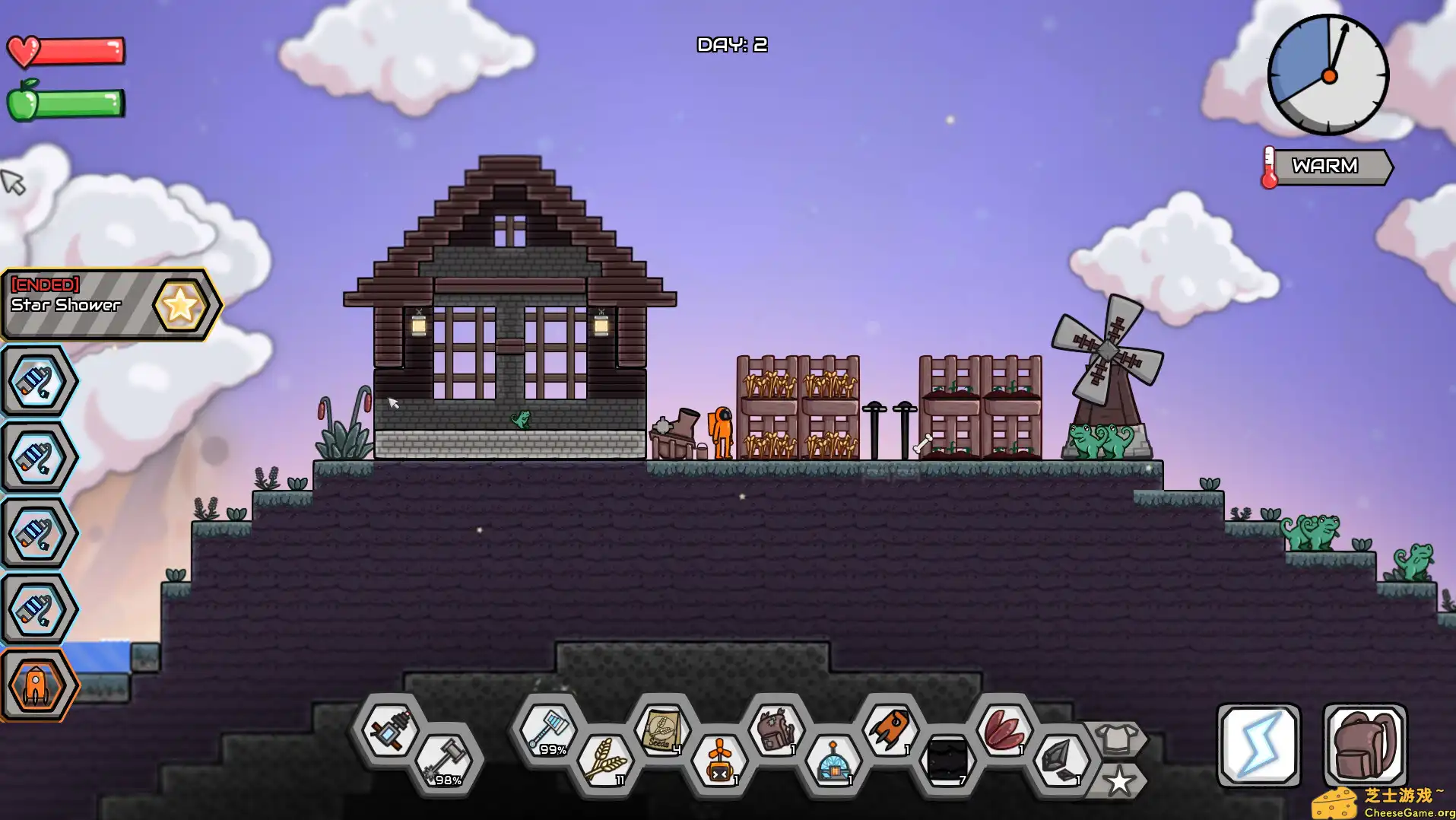Viewport: 1456px width, 820px height.
Task: Select the wheat stack of 11
Action: pyautogui.click(x=606, y=761)
